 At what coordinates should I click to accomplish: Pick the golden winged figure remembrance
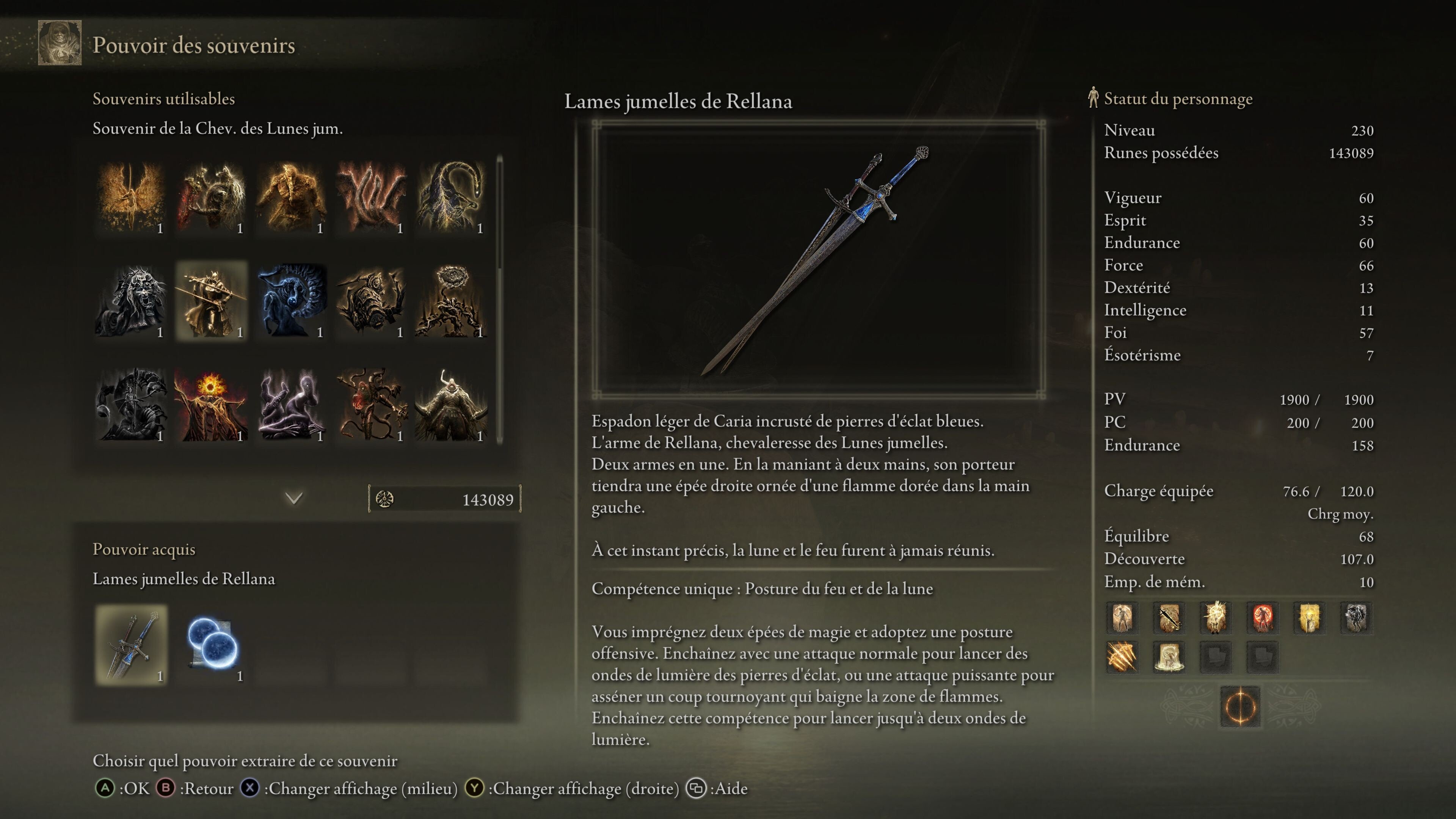(131, 197)
